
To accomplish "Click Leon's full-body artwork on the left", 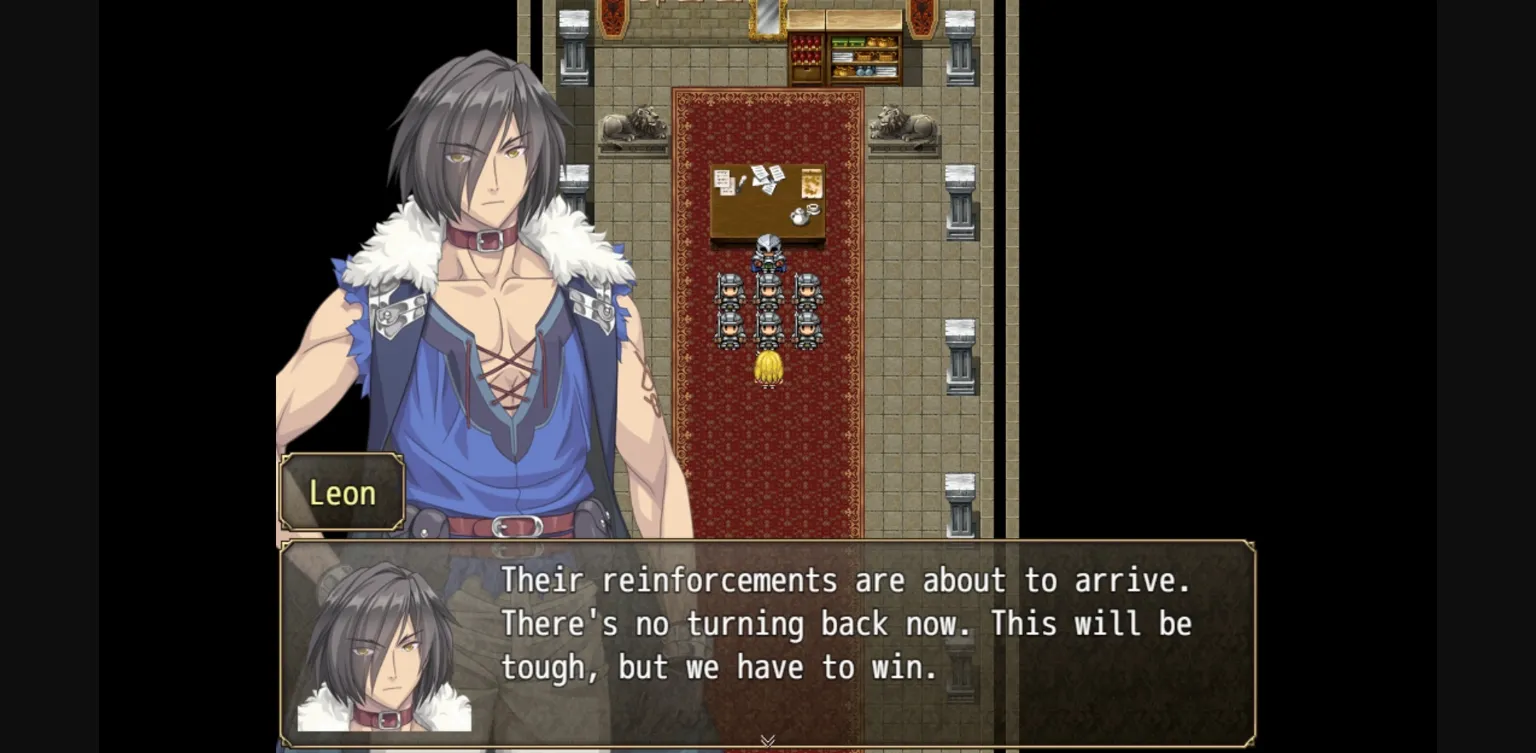I will (480, 300).
